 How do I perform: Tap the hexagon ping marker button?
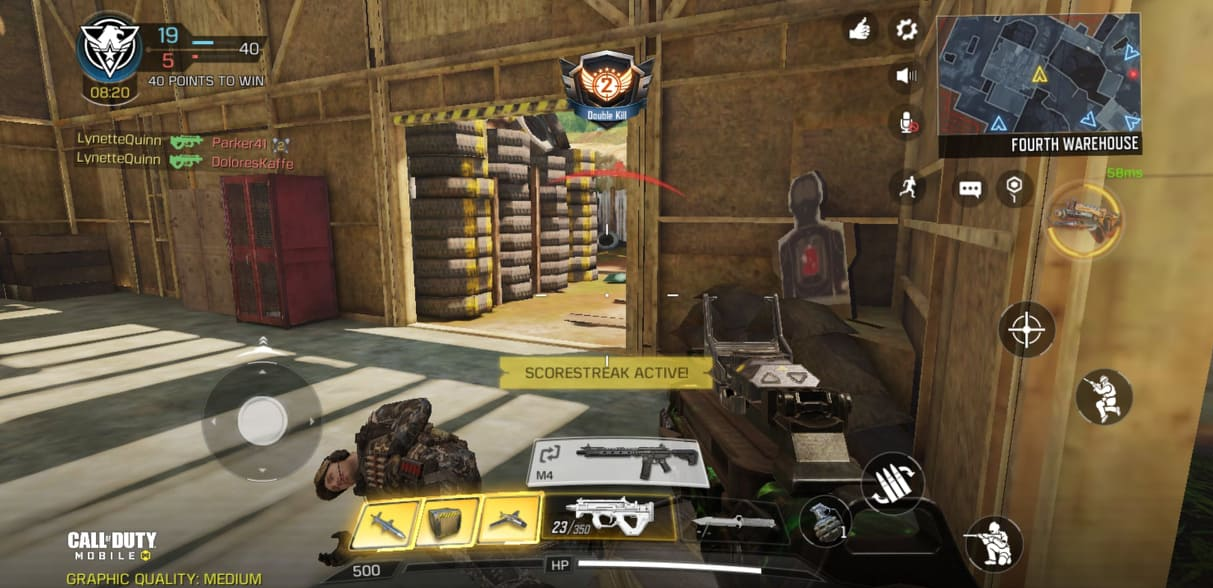pos(1014,187)
